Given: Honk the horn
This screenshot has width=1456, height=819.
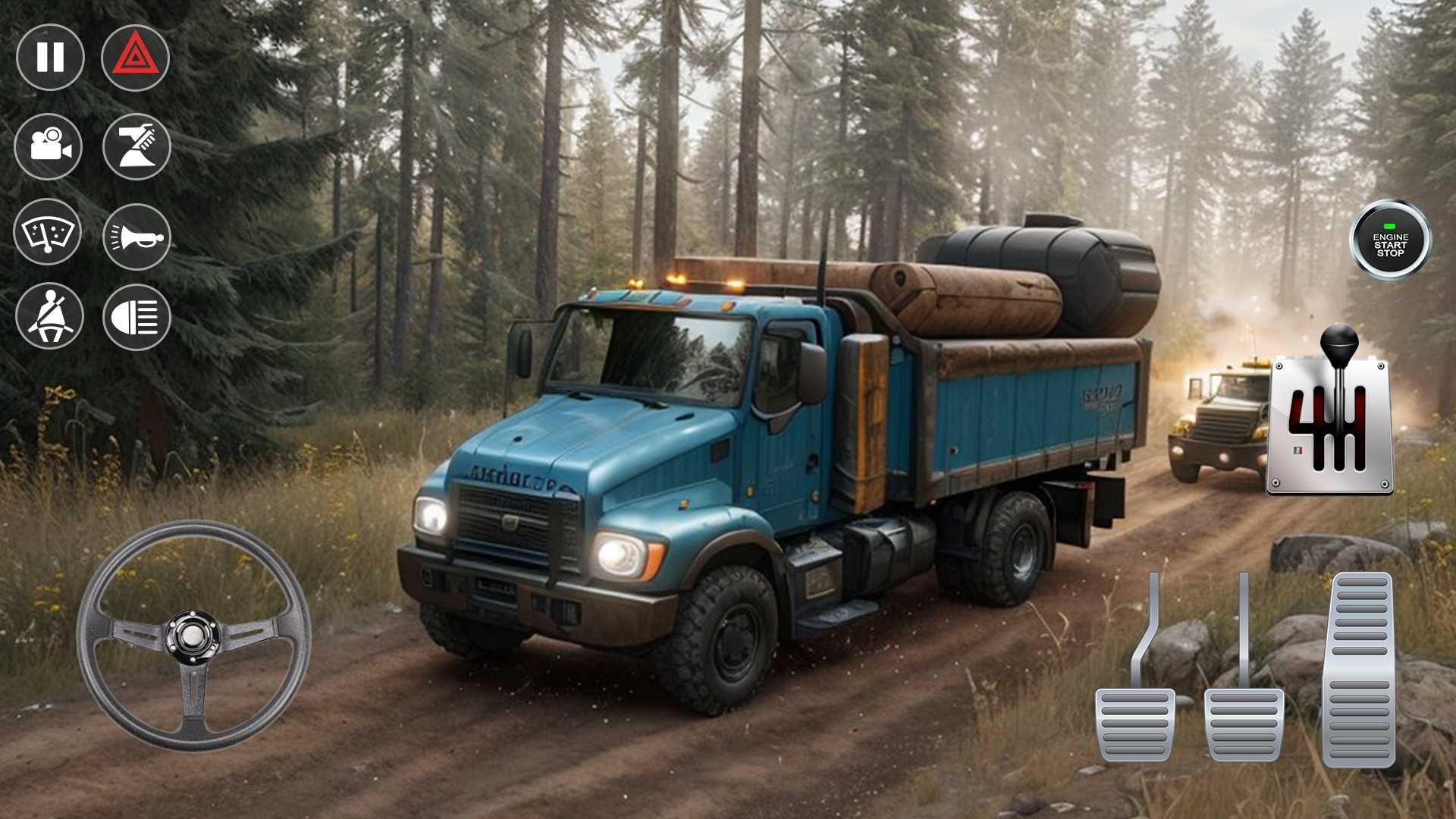Looking at the screenshot, I should click(136, 237).
